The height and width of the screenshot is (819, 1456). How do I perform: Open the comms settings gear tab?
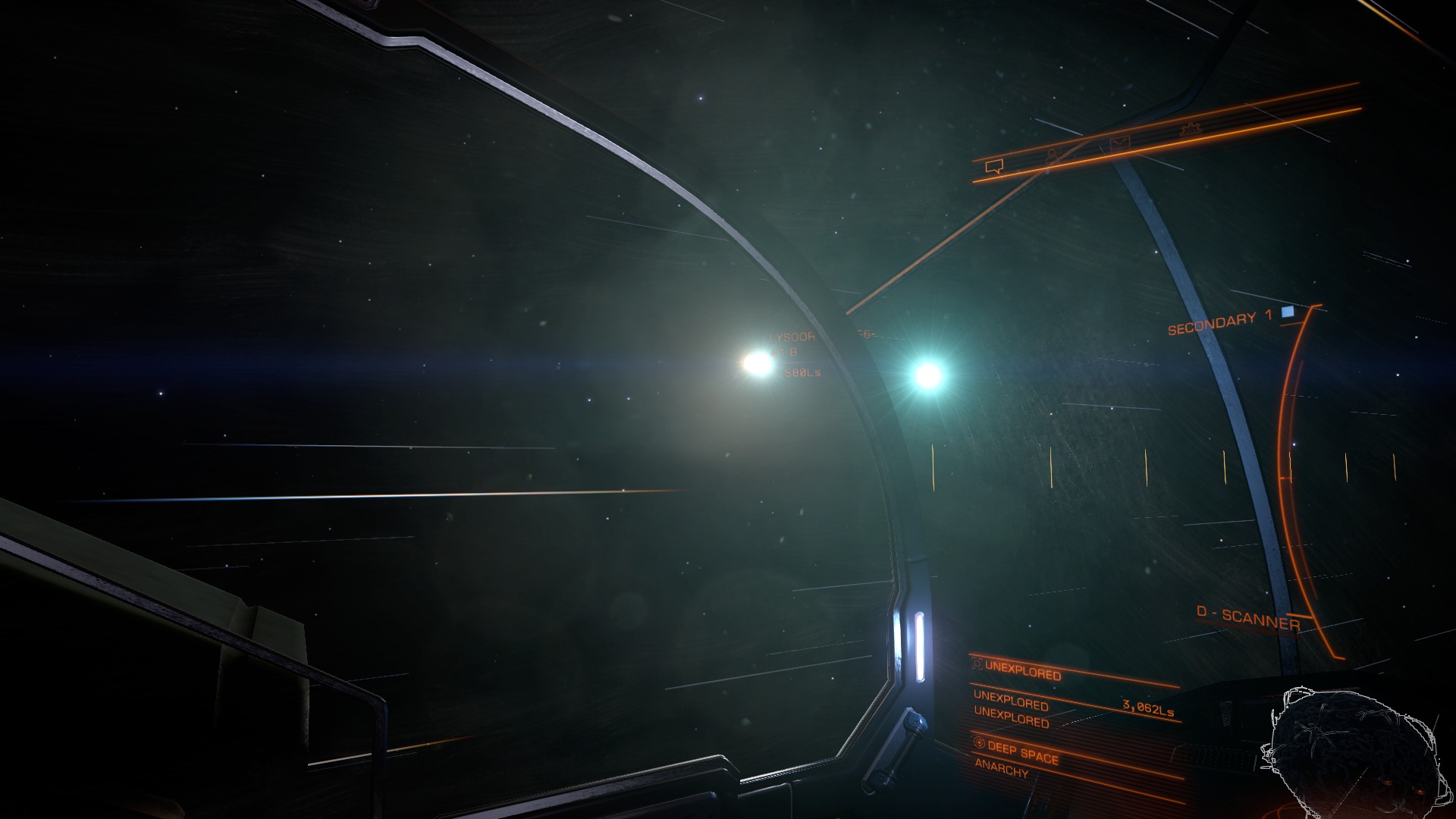click(x=1191, y=129)
